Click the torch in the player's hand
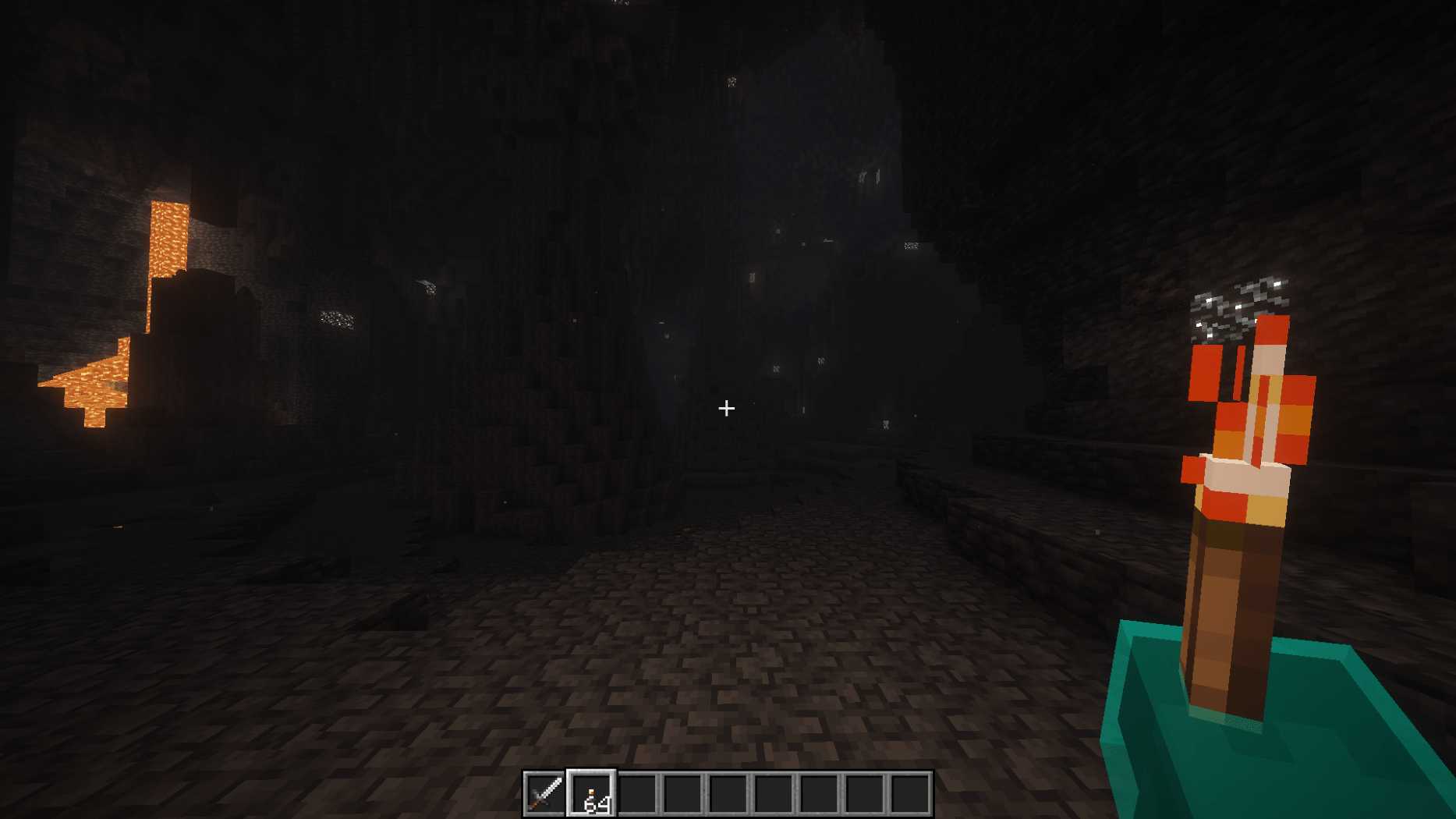Viewport: 1456px width, 819px height. [1232, 507]
